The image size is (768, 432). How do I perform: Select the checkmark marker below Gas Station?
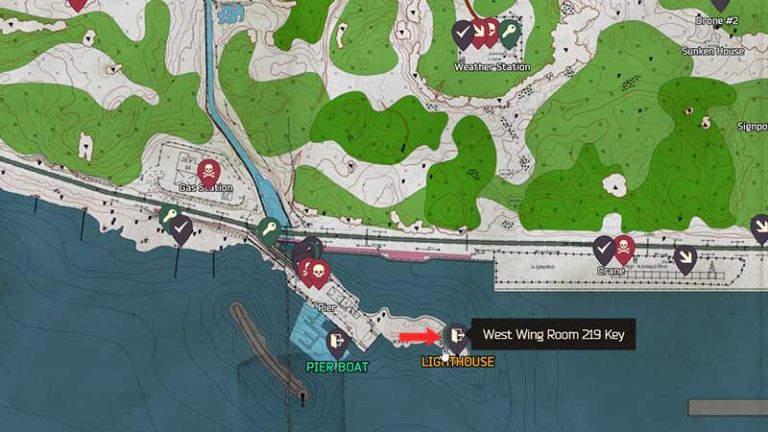(x=181, y=231)
